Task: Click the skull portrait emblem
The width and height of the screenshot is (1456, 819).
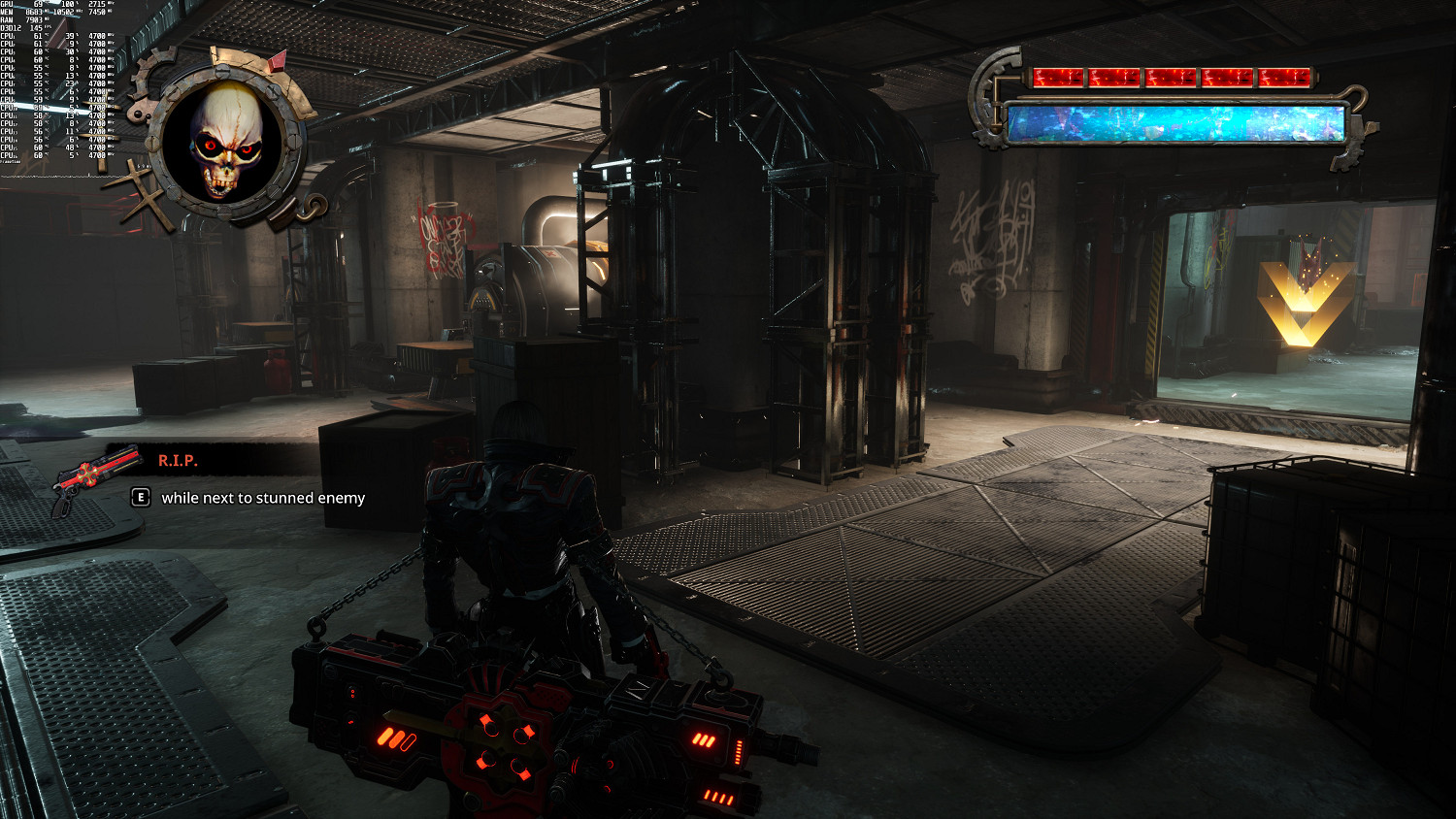Action: [x=225, y=141]
